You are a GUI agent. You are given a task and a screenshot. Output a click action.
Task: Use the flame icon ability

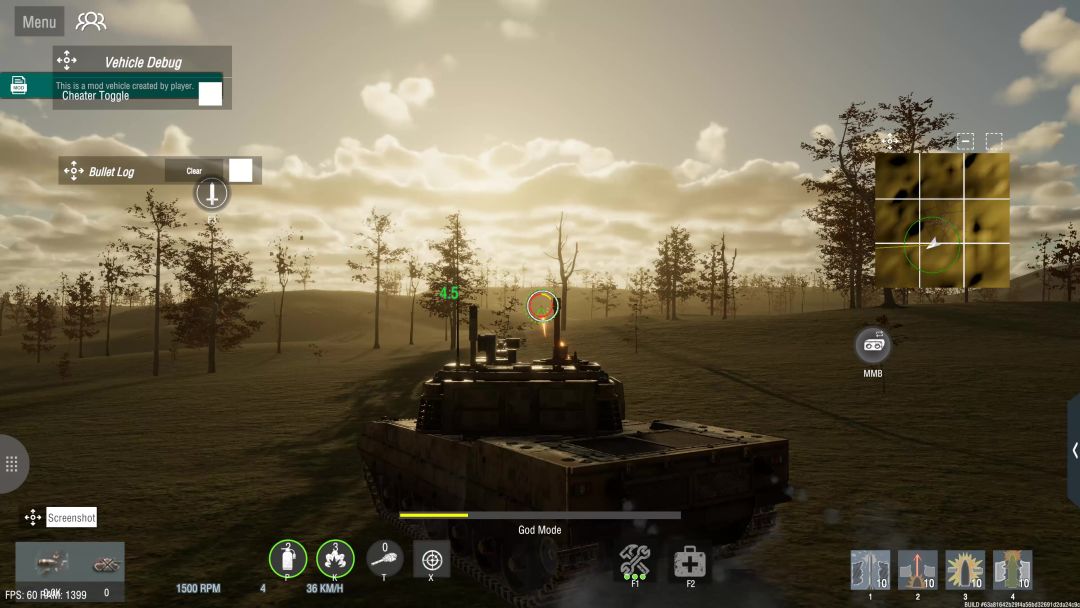click(x=335, y=558)
